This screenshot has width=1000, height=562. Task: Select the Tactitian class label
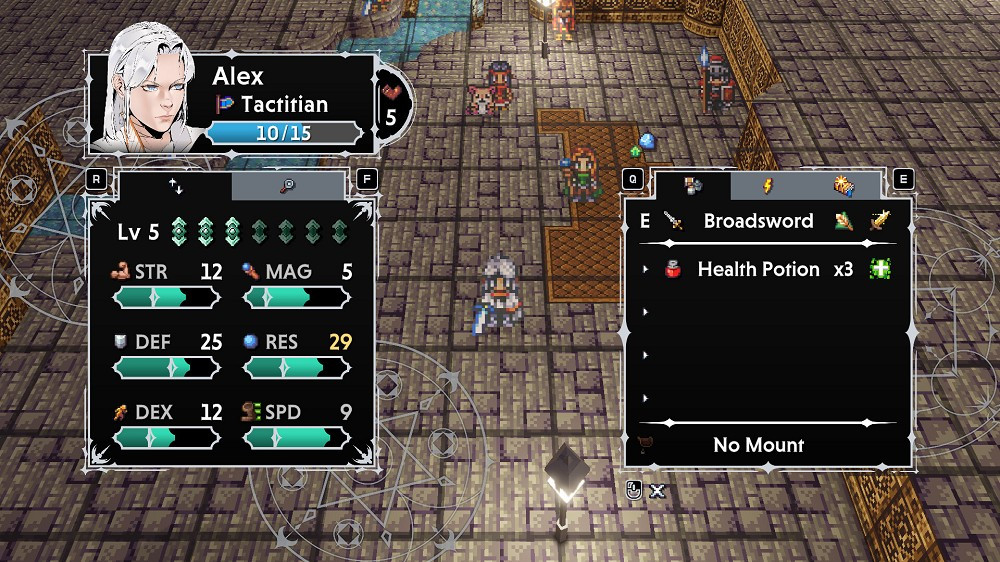pyautogui.click(x=284, y=104)
